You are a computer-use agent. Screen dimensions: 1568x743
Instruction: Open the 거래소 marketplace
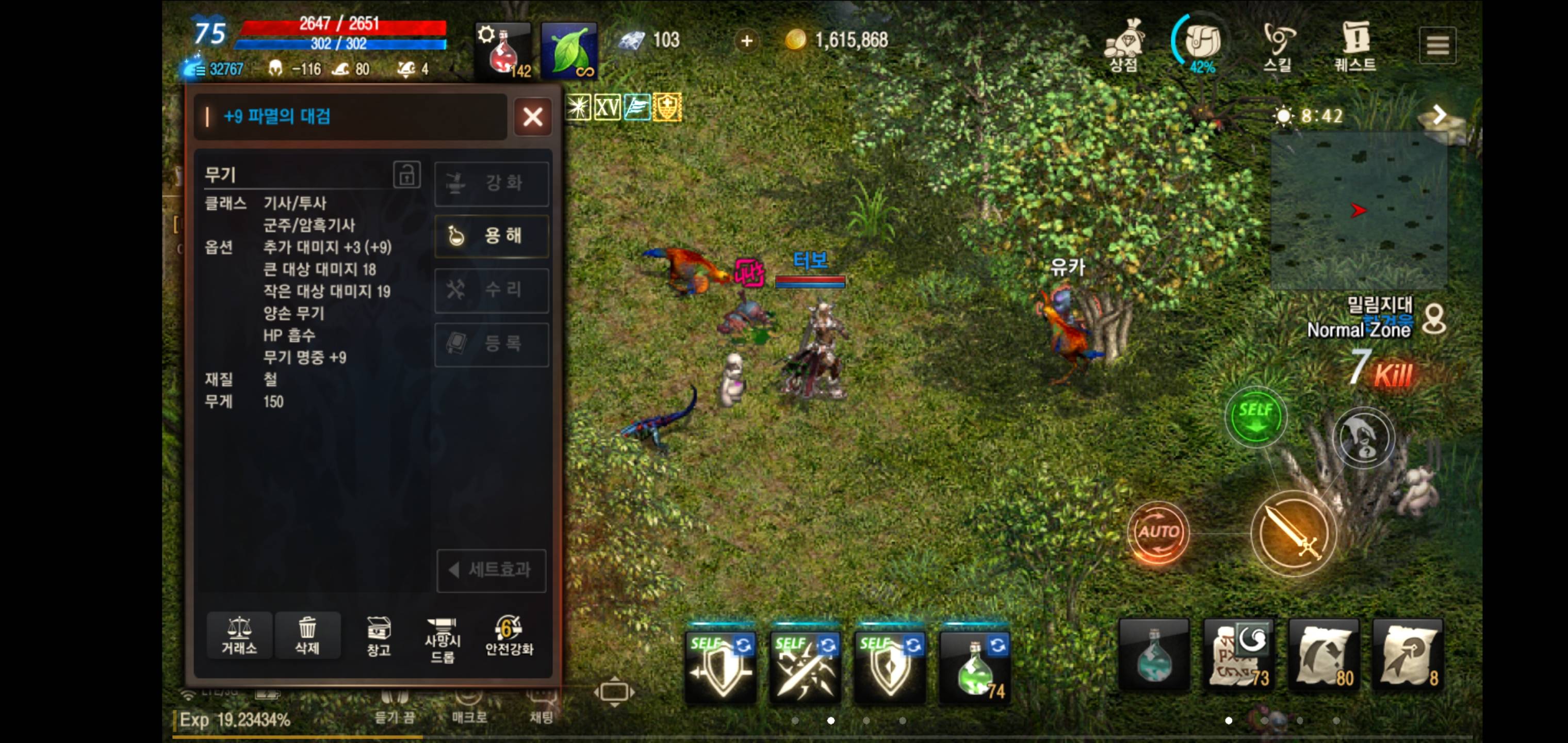[239, 635]
